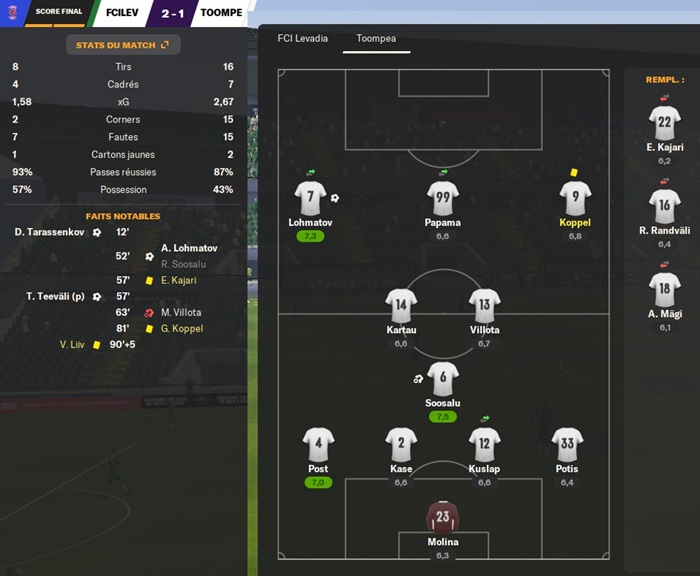Open goalkeeper Molina number 23
The width and height of the screenshot is (700, 576).
pos(443,517)
